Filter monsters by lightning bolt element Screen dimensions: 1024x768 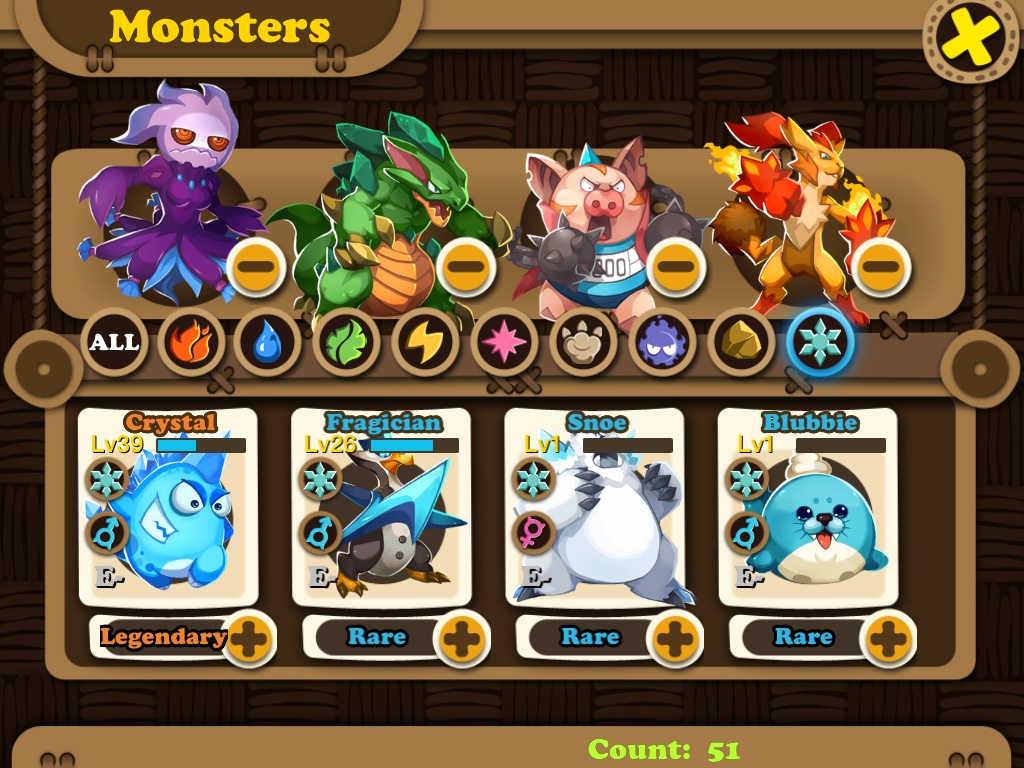click(425, 343)
